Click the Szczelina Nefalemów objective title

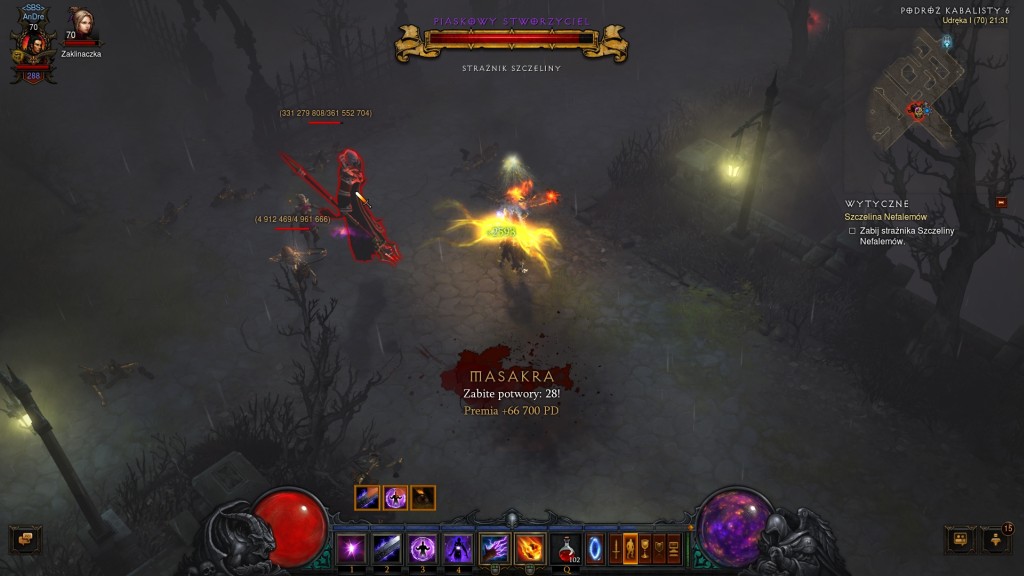coord(885,217)
